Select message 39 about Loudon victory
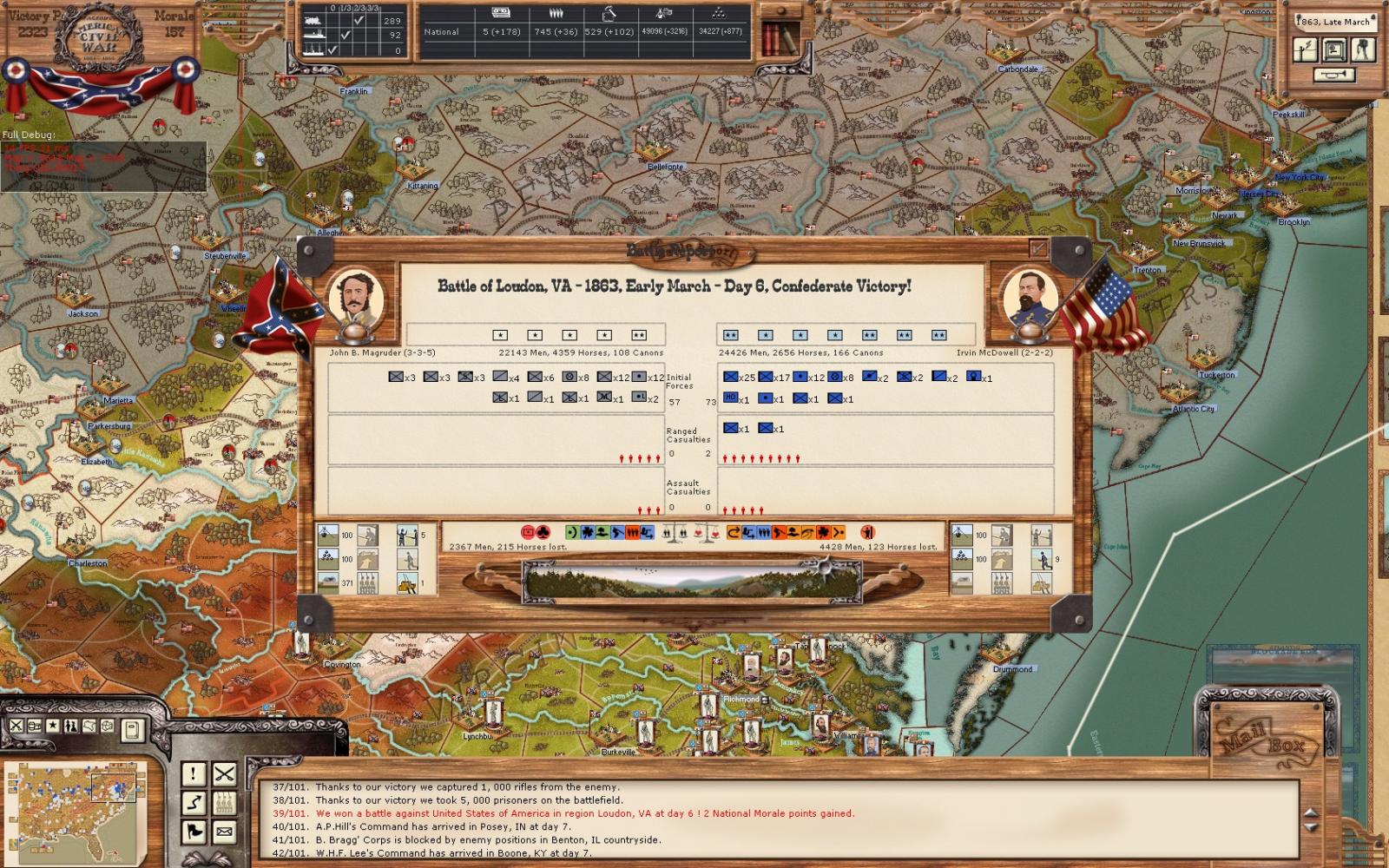The image size is (1389, 868). tap(584, 813)
